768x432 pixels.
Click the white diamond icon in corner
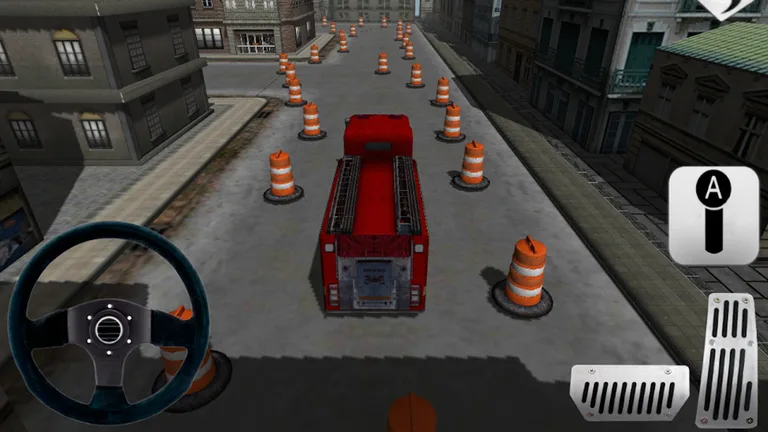742,8
